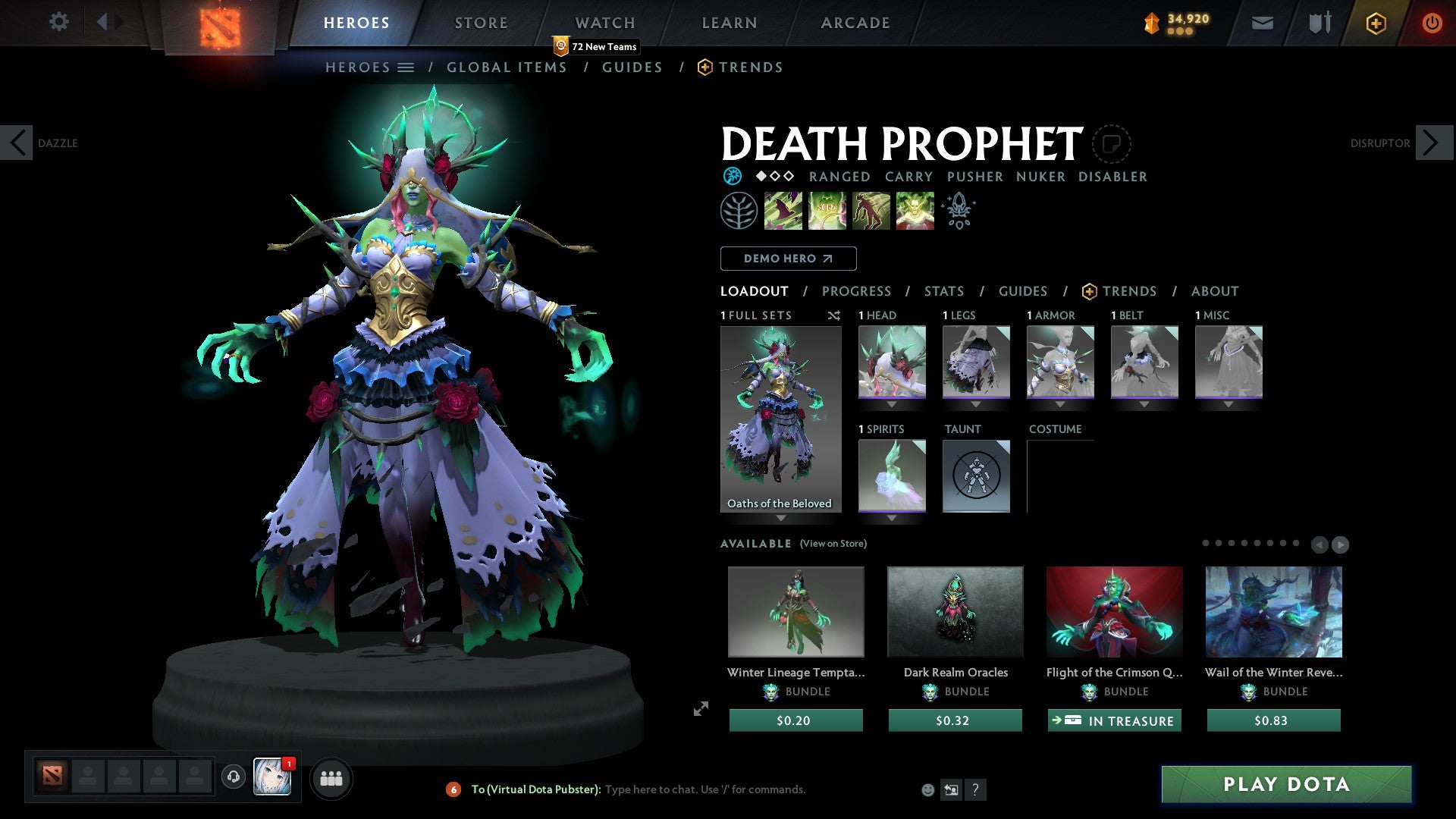The image size is (1456, 819).
Task: Expand the Heroes hamburger menu
Action: (406, 67)
